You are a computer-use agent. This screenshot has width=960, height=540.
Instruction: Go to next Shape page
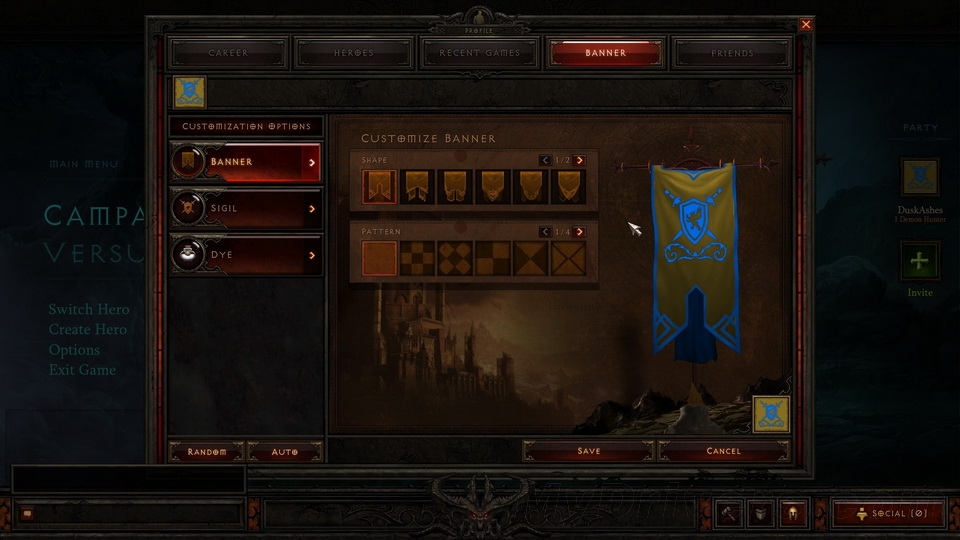click(580, 160)
